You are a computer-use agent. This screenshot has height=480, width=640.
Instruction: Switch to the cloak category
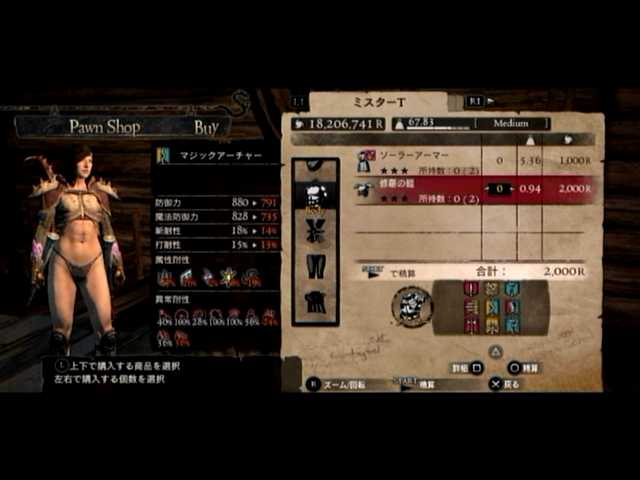tap(316, 301)
